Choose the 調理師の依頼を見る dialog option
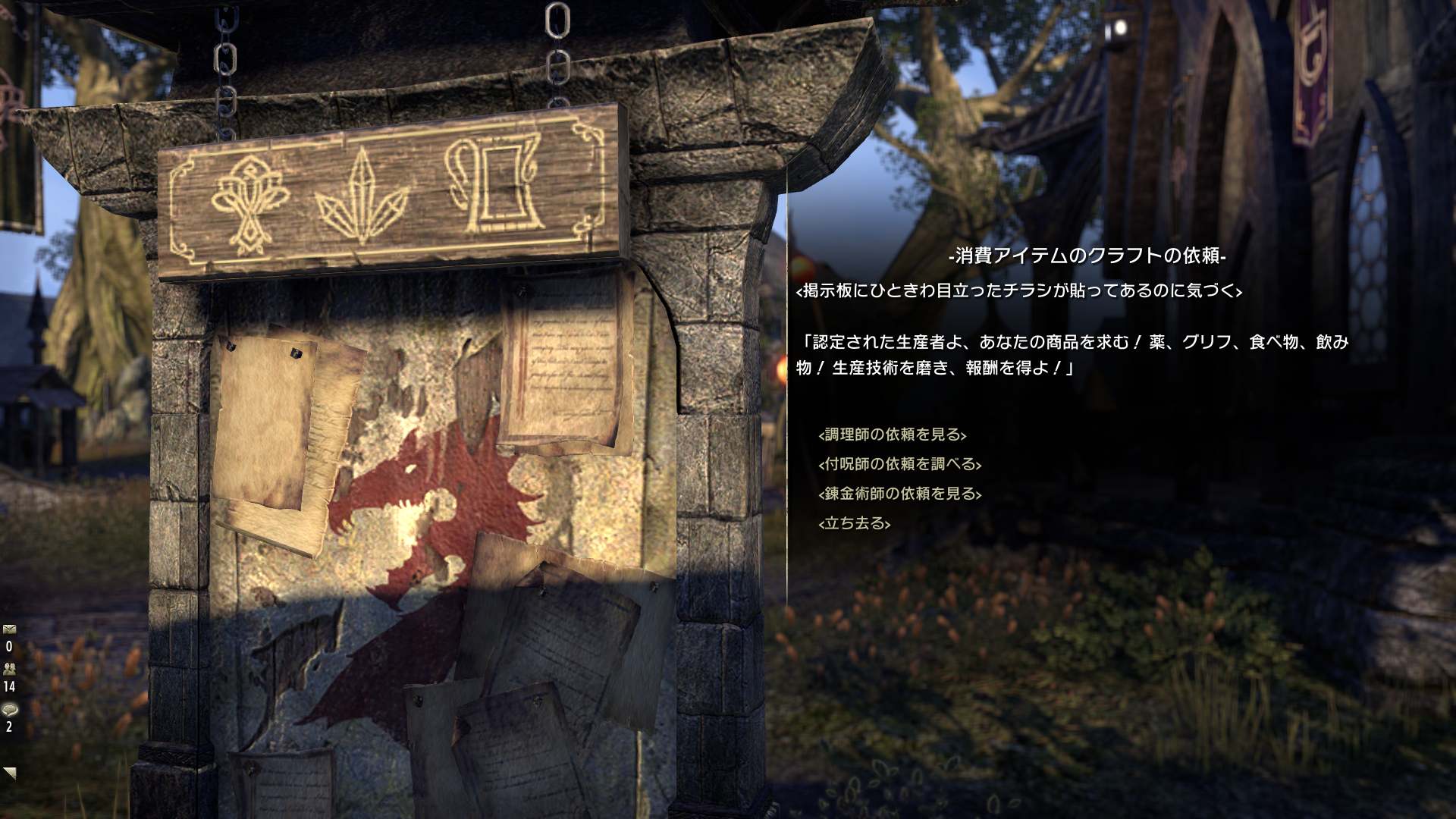This screenshot has width=1456, height=819. [x=893, y=434]
